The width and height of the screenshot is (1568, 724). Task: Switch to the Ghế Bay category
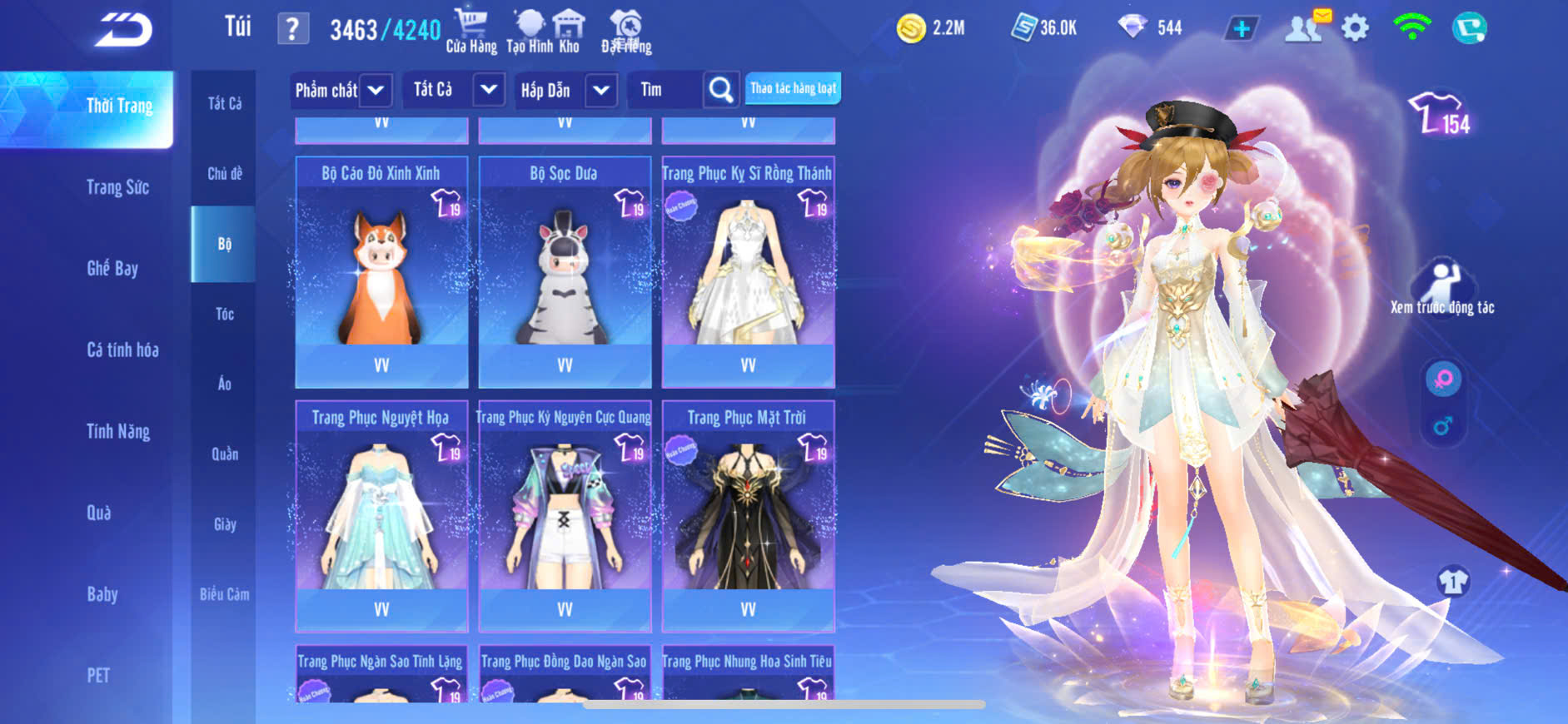[x=112, y=268]
